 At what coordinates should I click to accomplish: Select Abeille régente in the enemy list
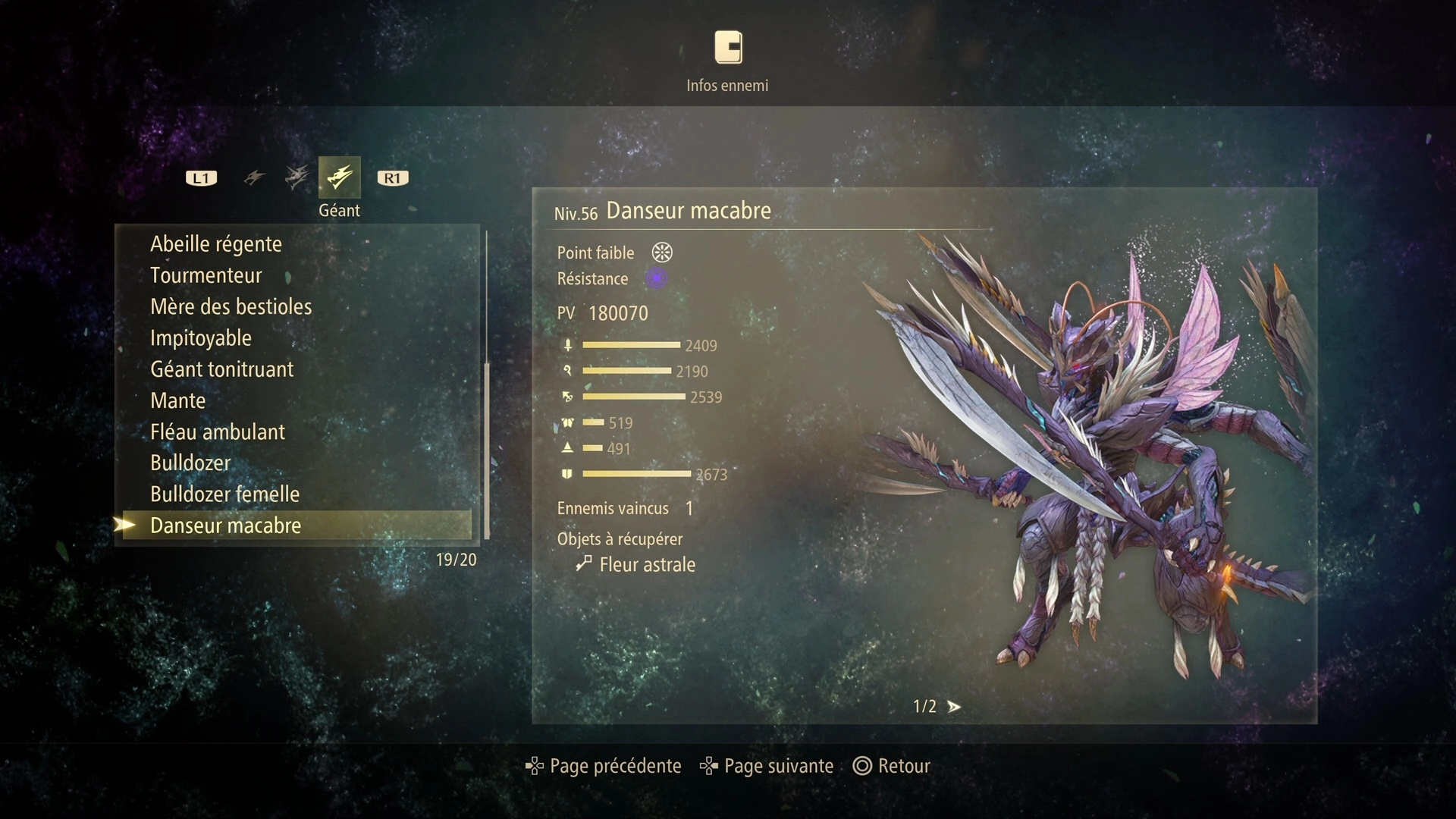click(x=216, y=244)
